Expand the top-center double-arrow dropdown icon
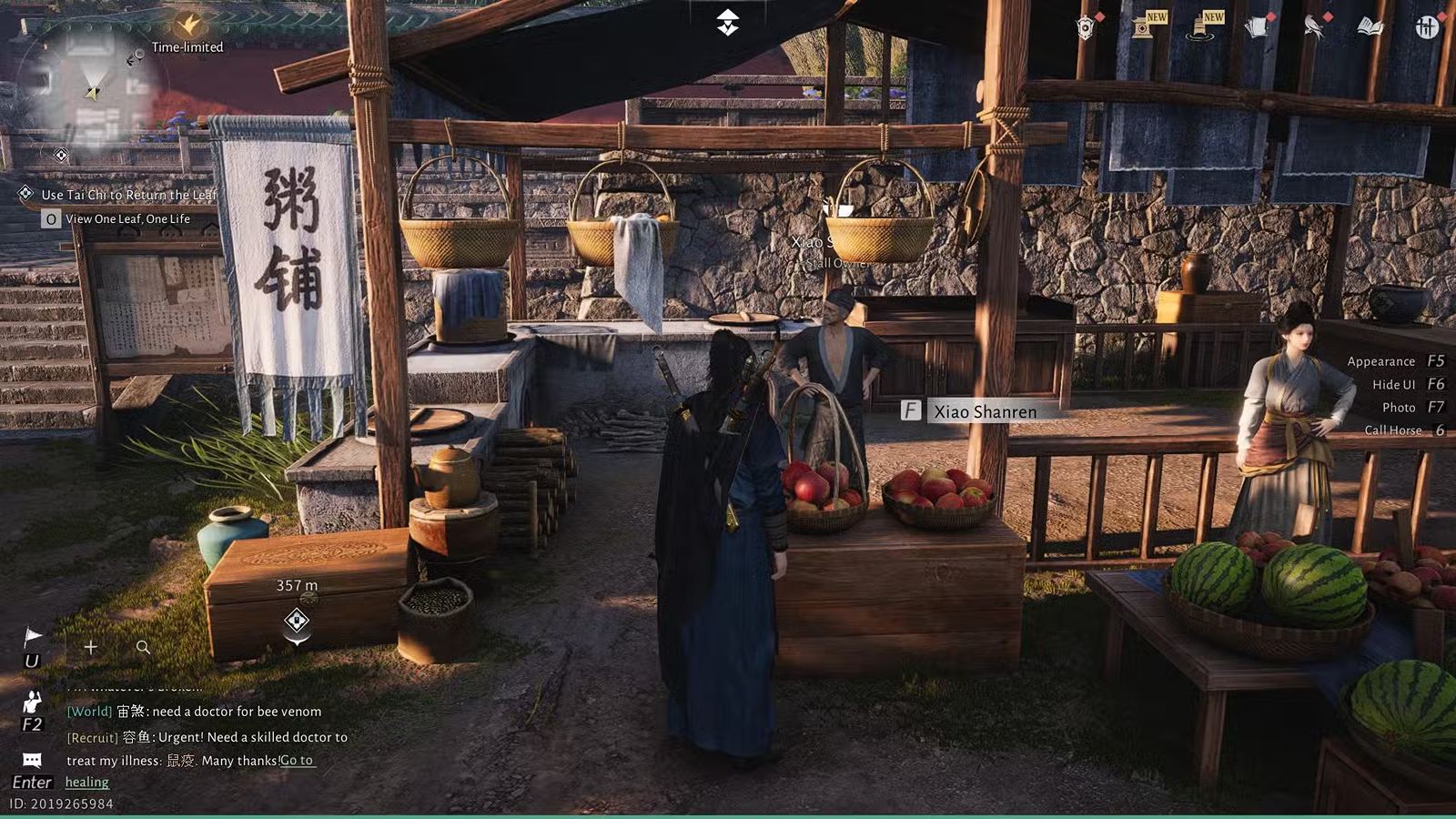1456x819 pixels. coord(727,23)
